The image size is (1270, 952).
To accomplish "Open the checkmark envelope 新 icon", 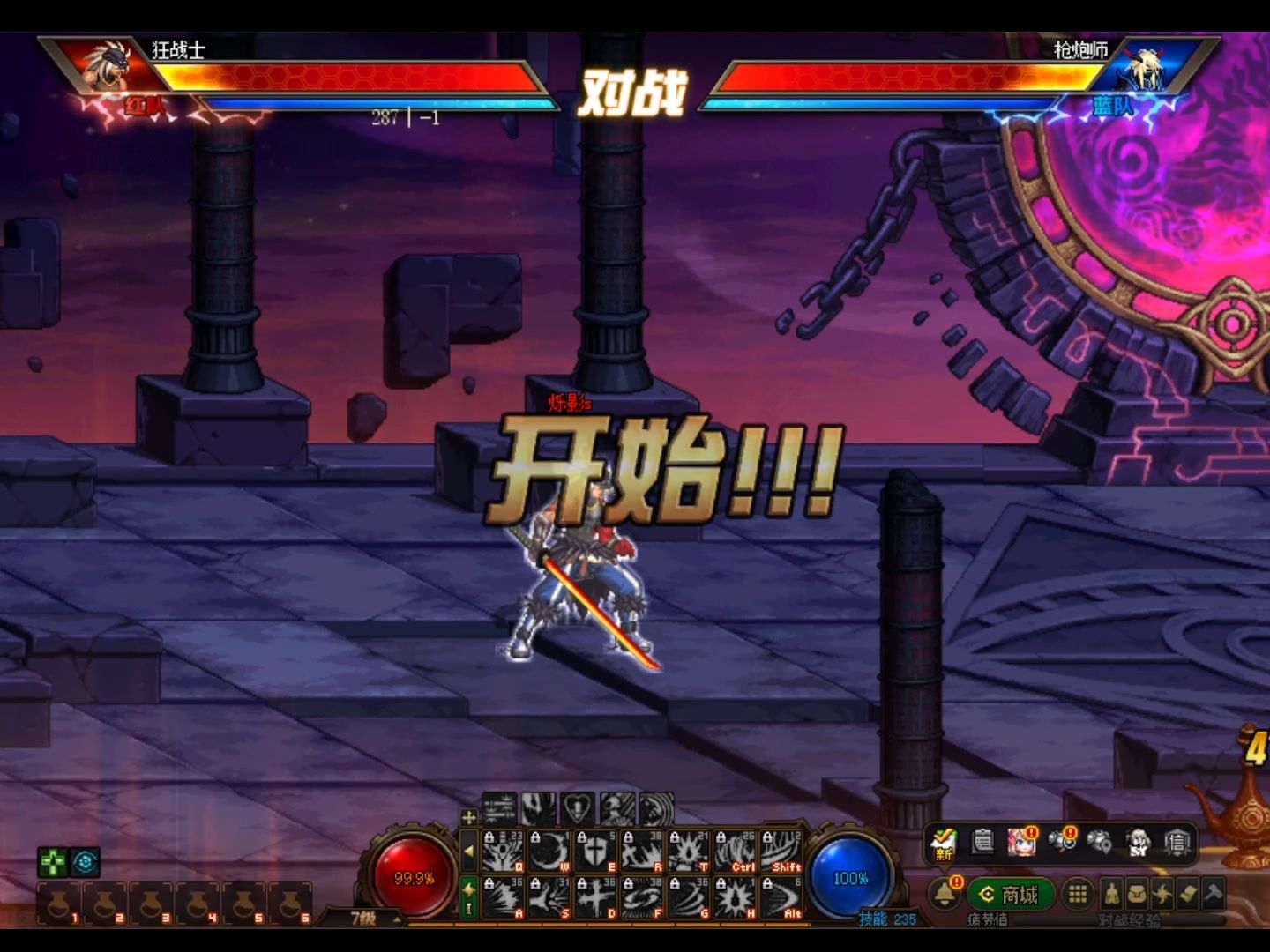I will [944, 844].
